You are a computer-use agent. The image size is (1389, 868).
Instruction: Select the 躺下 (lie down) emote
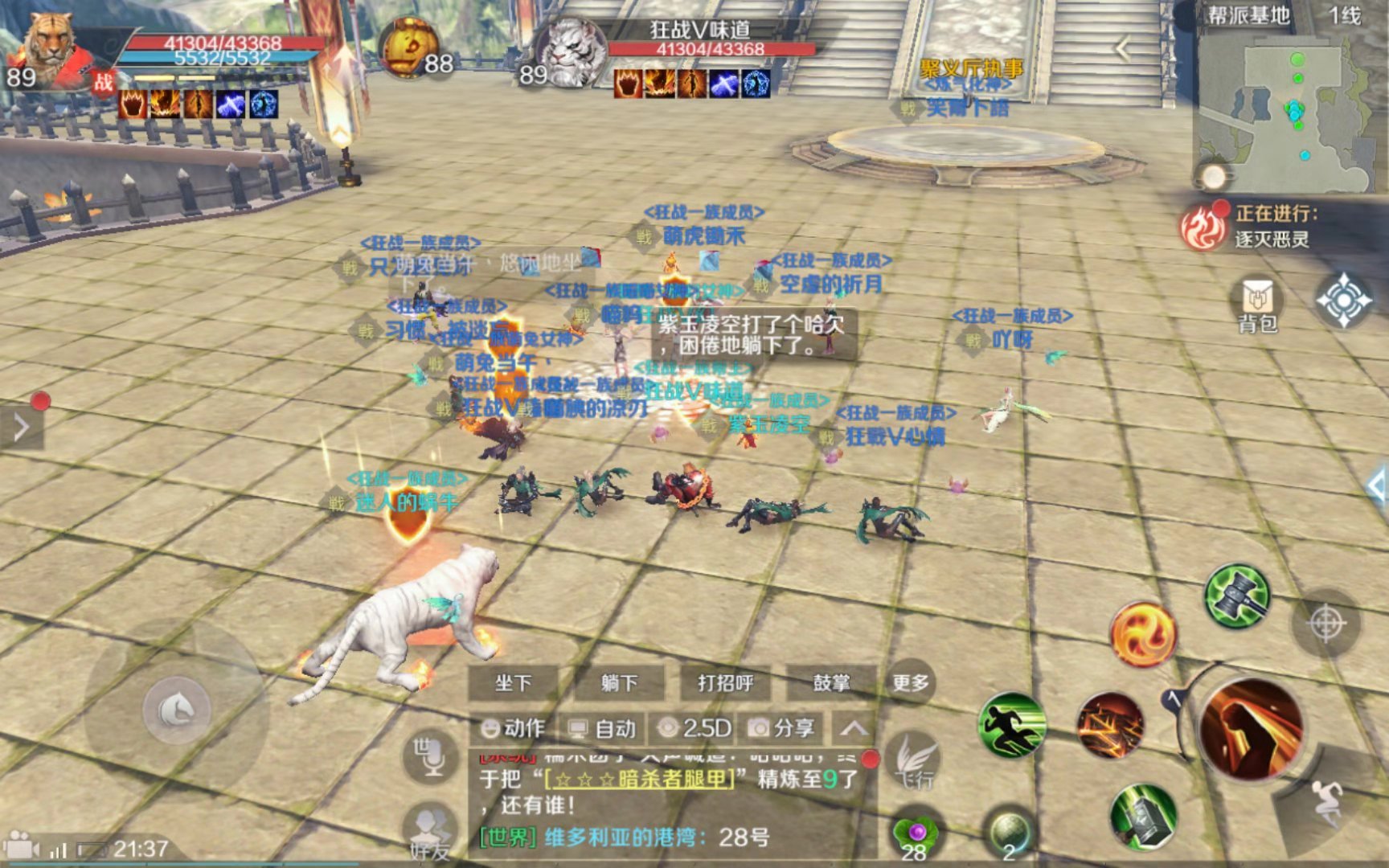[x=619, y=683]
